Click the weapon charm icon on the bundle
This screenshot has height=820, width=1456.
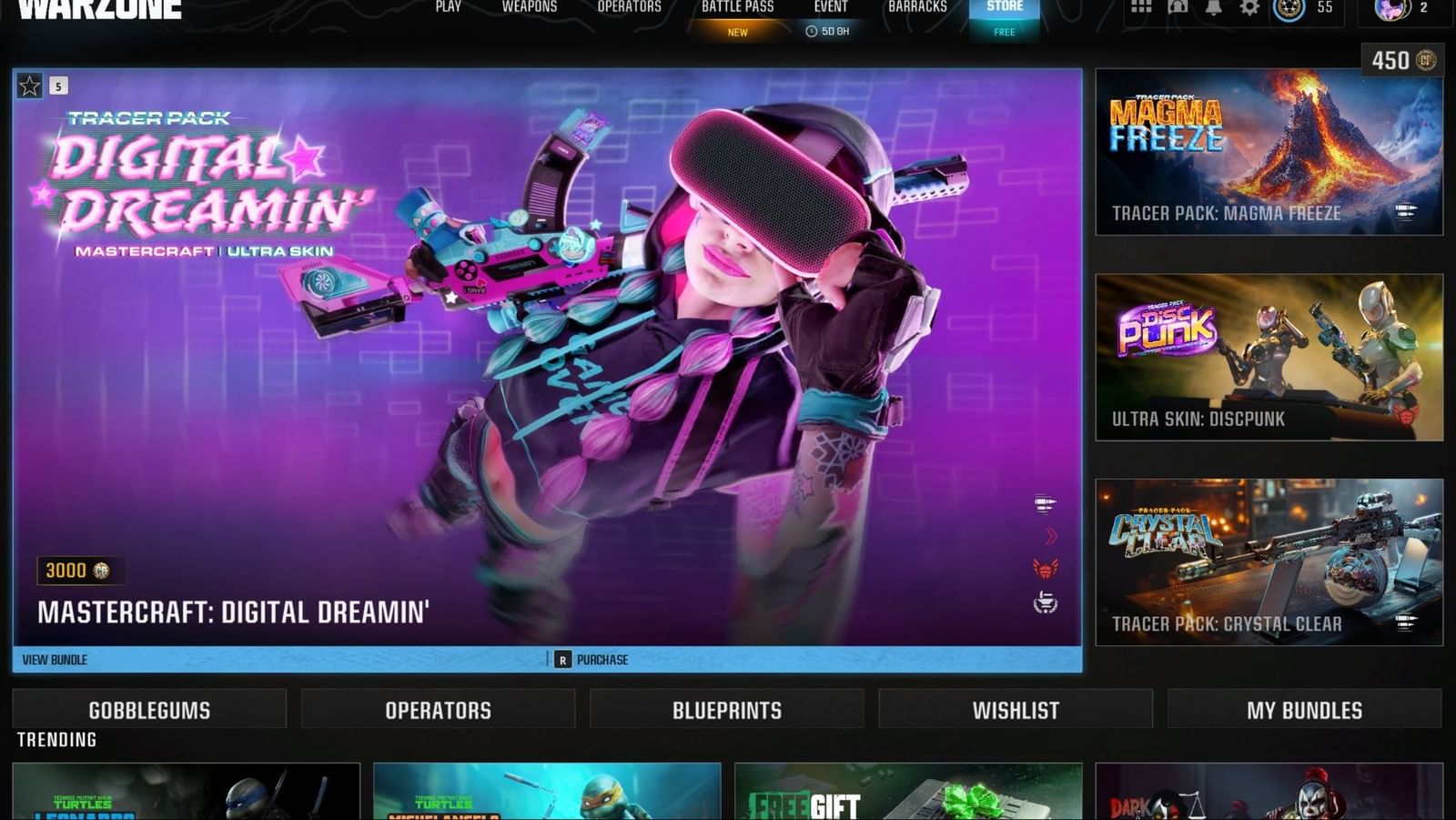tap(1046, 601)
